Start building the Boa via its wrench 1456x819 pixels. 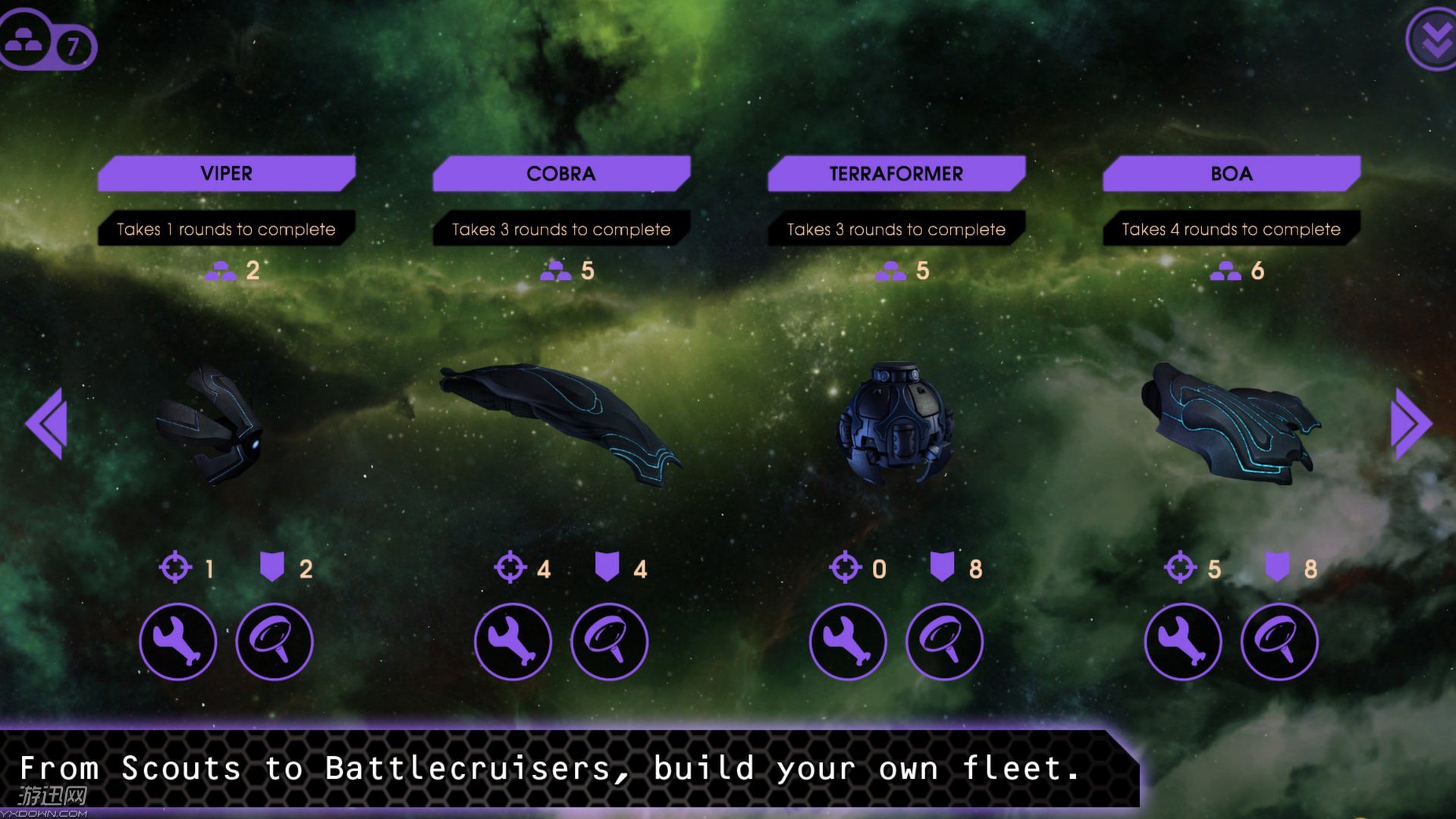coord(1183,642)
